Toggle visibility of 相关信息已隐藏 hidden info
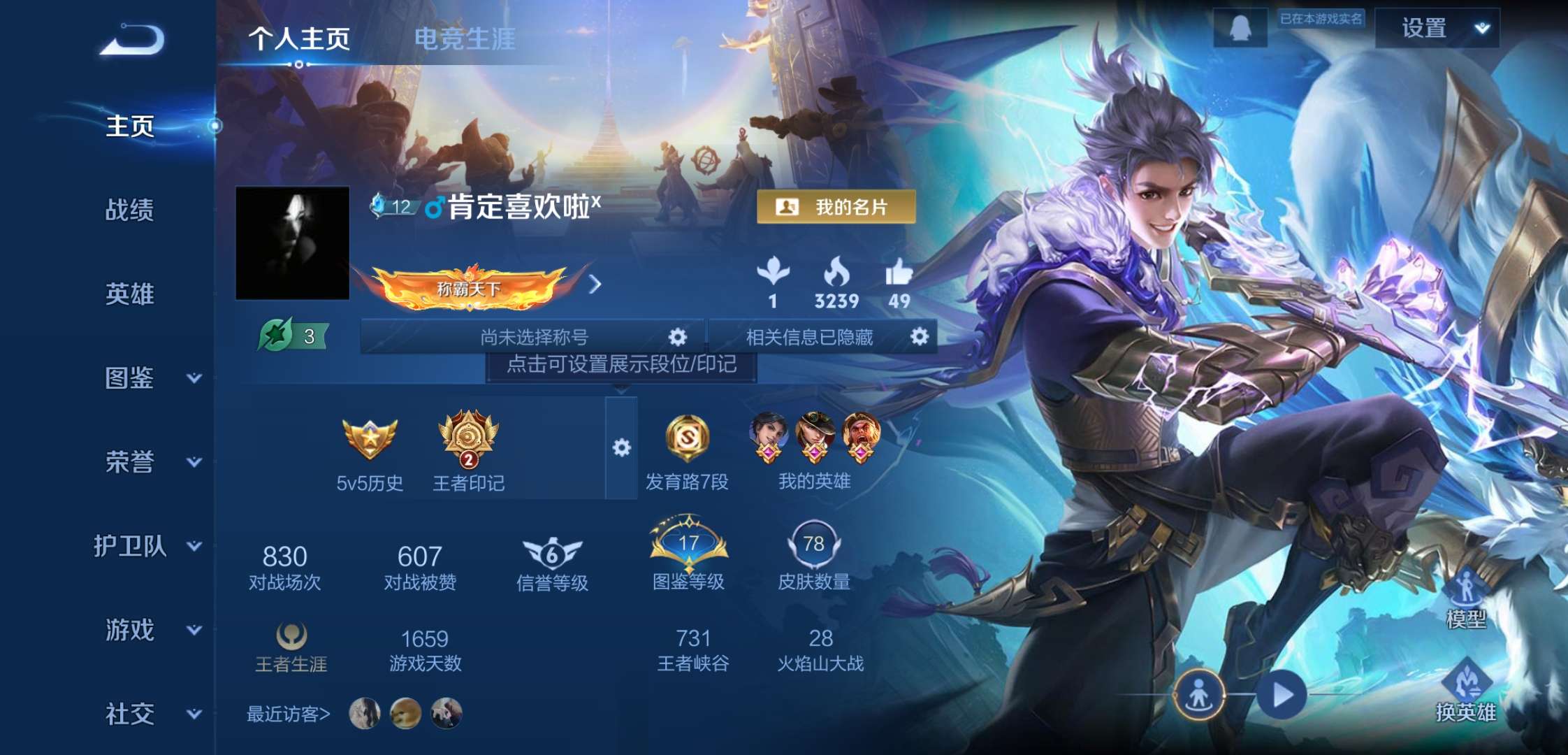The height and width of the screenshot is (755, 1568). click(x=921, y=337)
